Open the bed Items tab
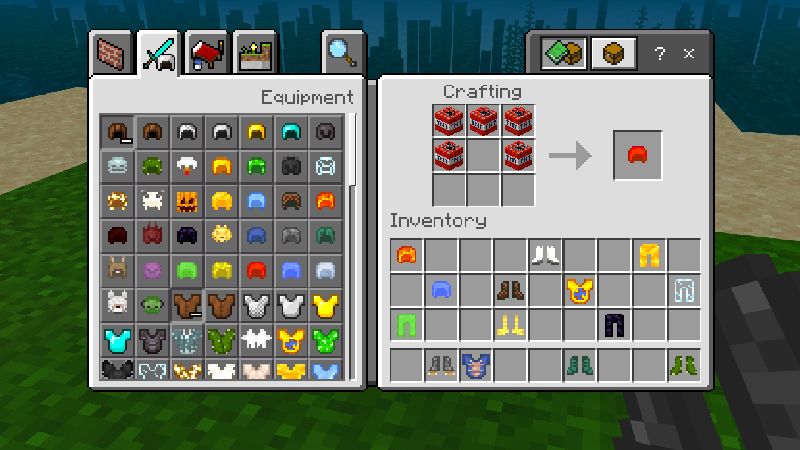The image size is (800, 450). coord(208,51)
